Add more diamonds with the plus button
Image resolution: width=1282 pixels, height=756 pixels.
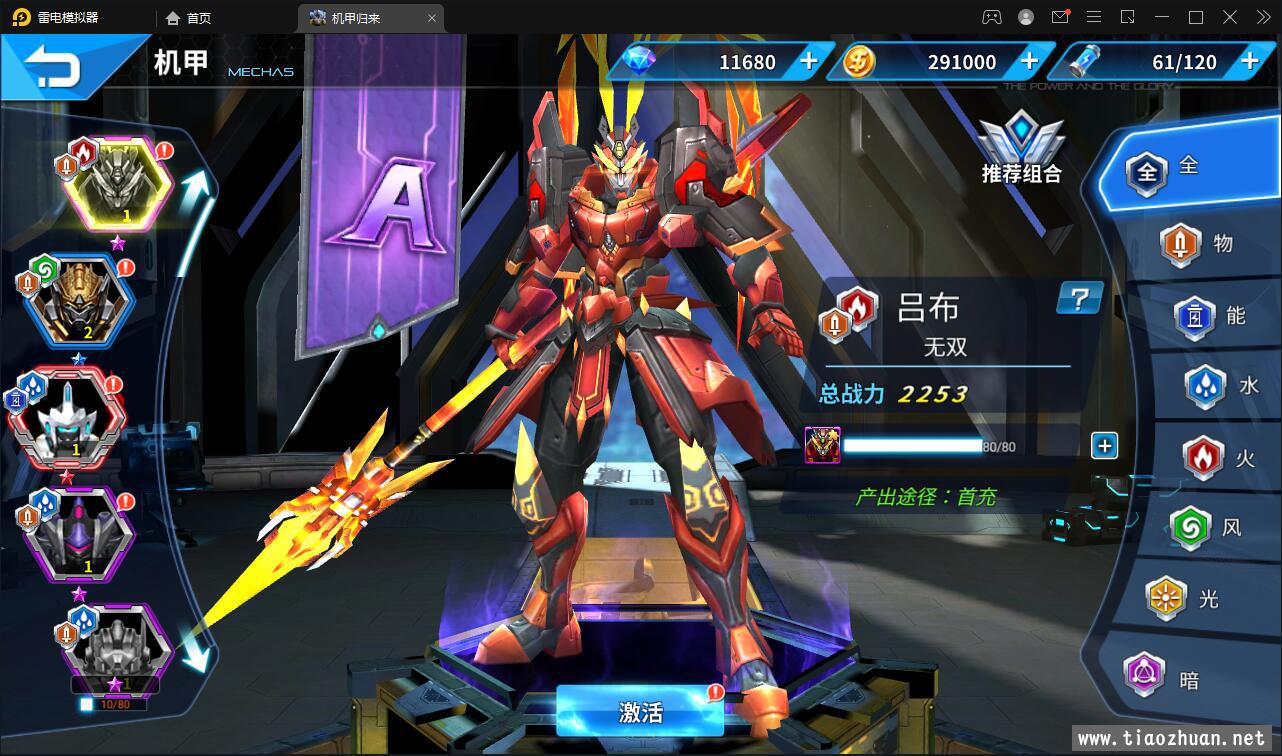pos(809,61)
